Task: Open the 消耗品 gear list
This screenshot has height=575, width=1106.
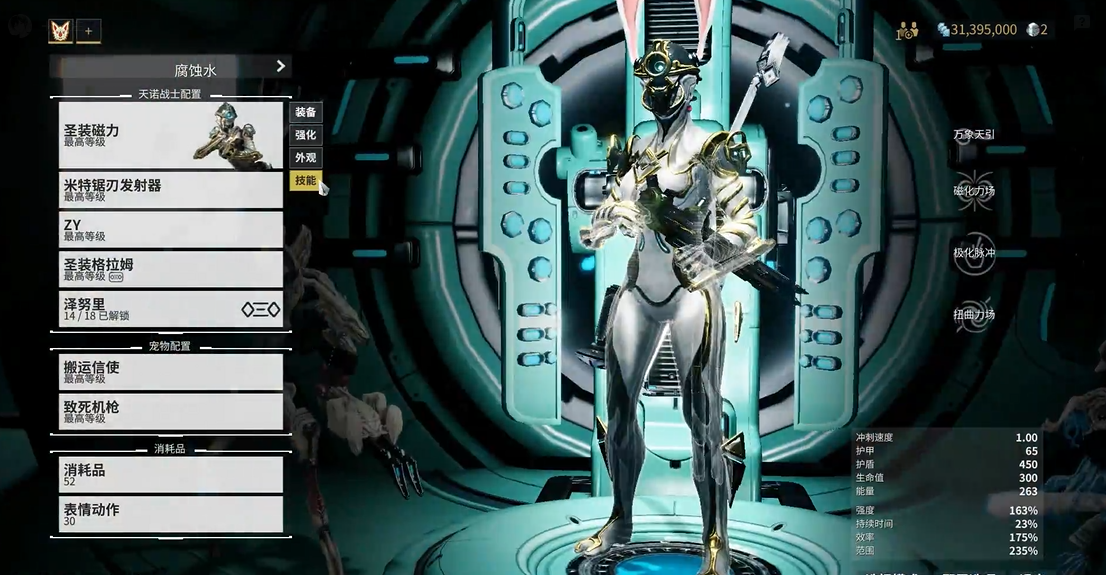Action: pos(170,474)
